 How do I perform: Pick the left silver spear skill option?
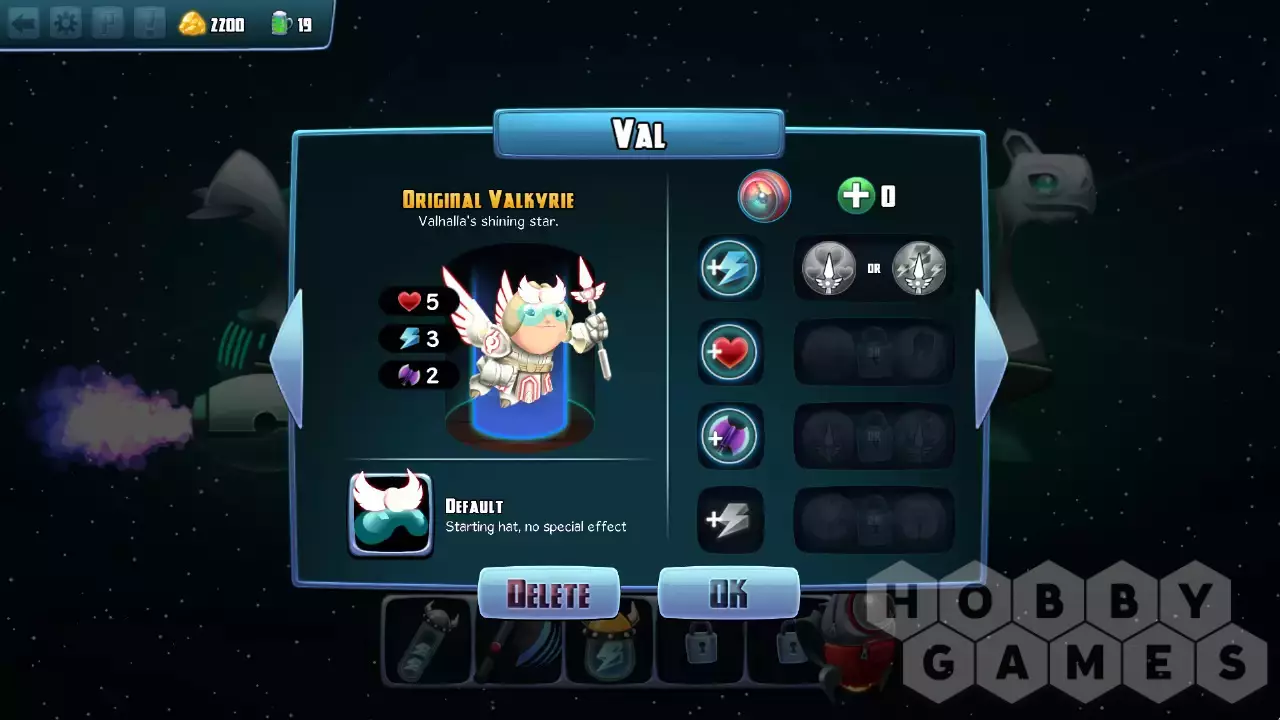tap(829, 268)
